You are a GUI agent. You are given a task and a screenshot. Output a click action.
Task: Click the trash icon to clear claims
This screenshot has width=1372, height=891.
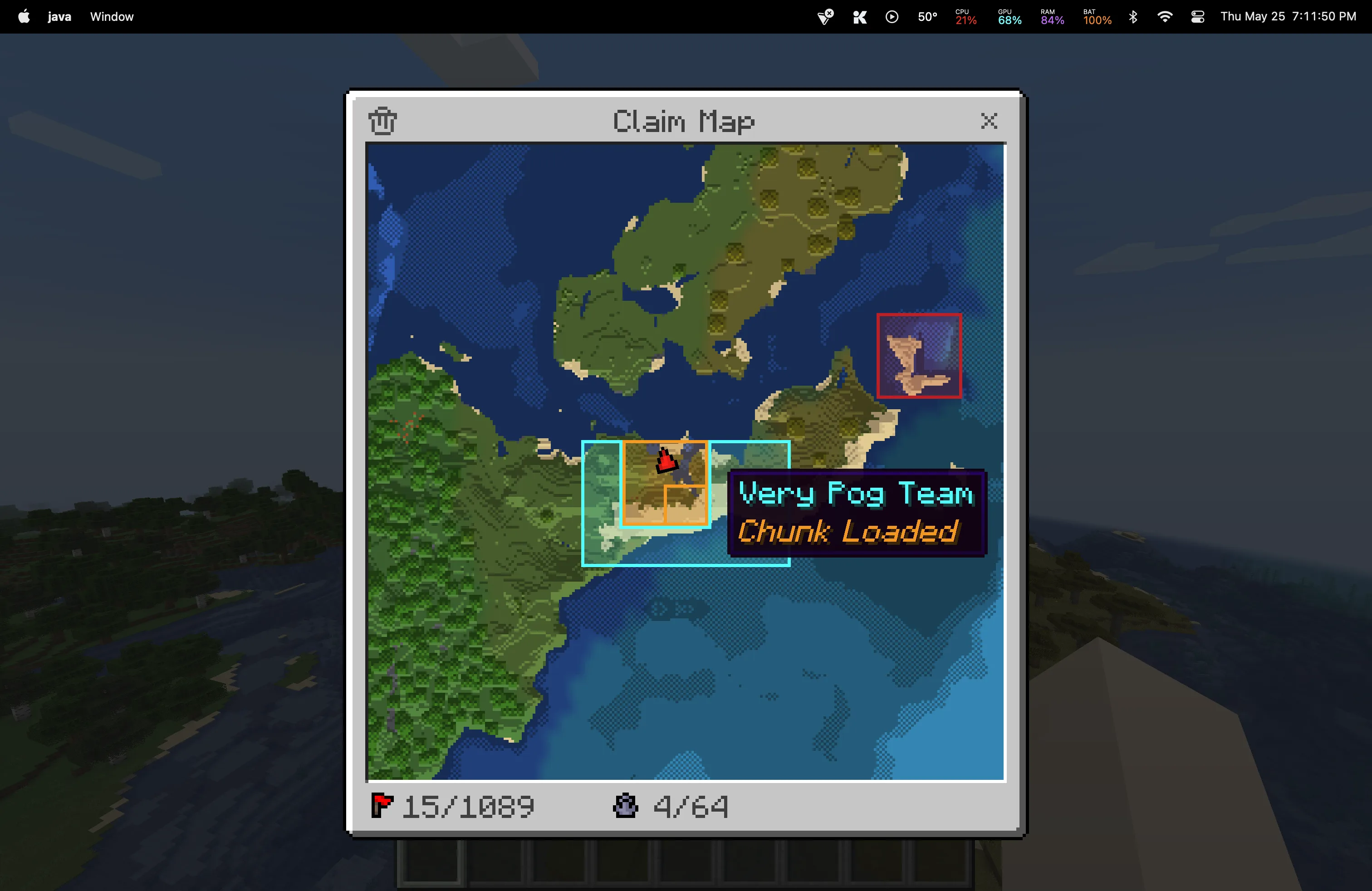click(382, 121)
